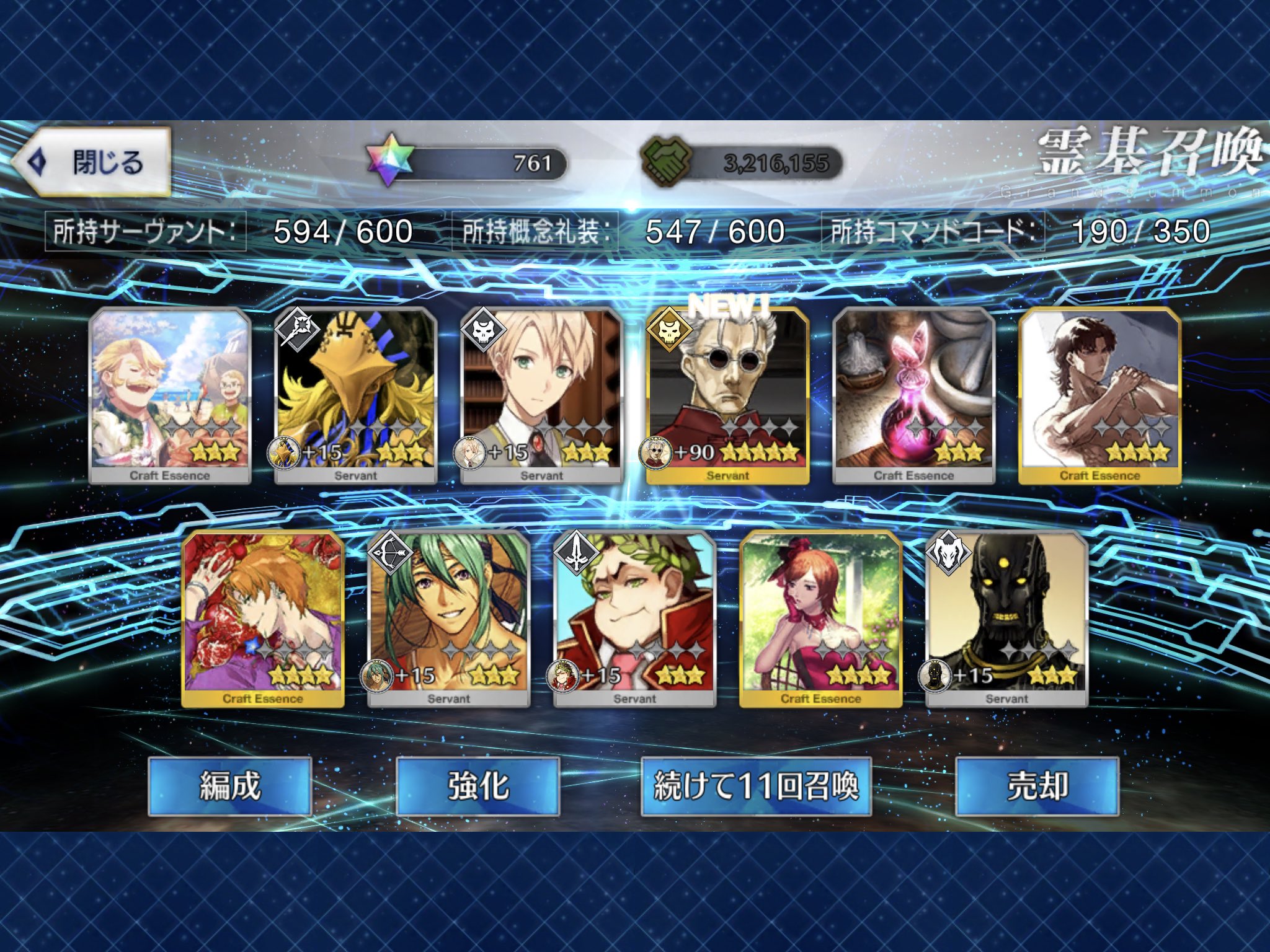
Task: Open the 編成 formation menu
Action: tap(229, 786)
